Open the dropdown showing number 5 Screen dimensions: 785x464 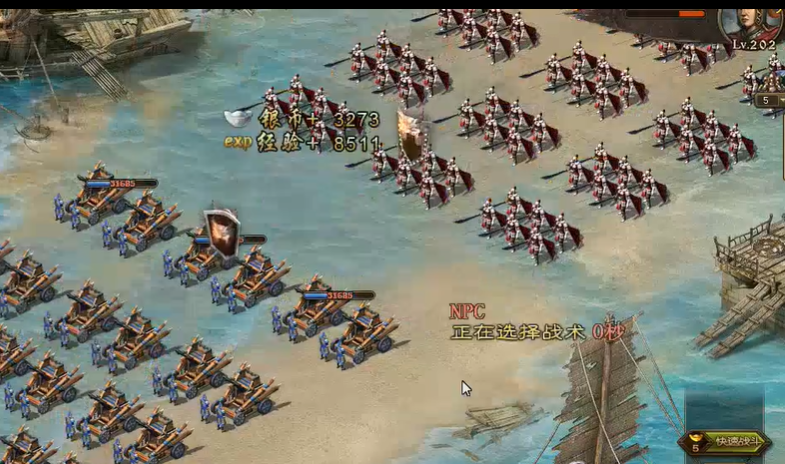coord(769,100)
